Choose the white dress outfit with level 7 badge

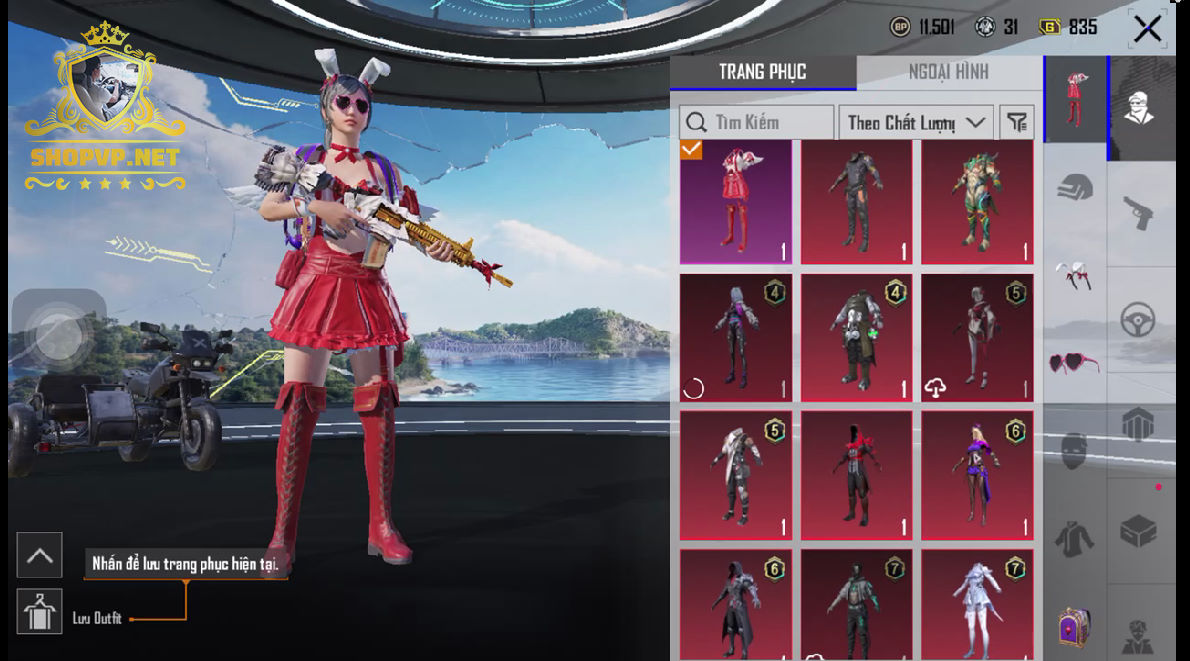[x=977, y=603]
